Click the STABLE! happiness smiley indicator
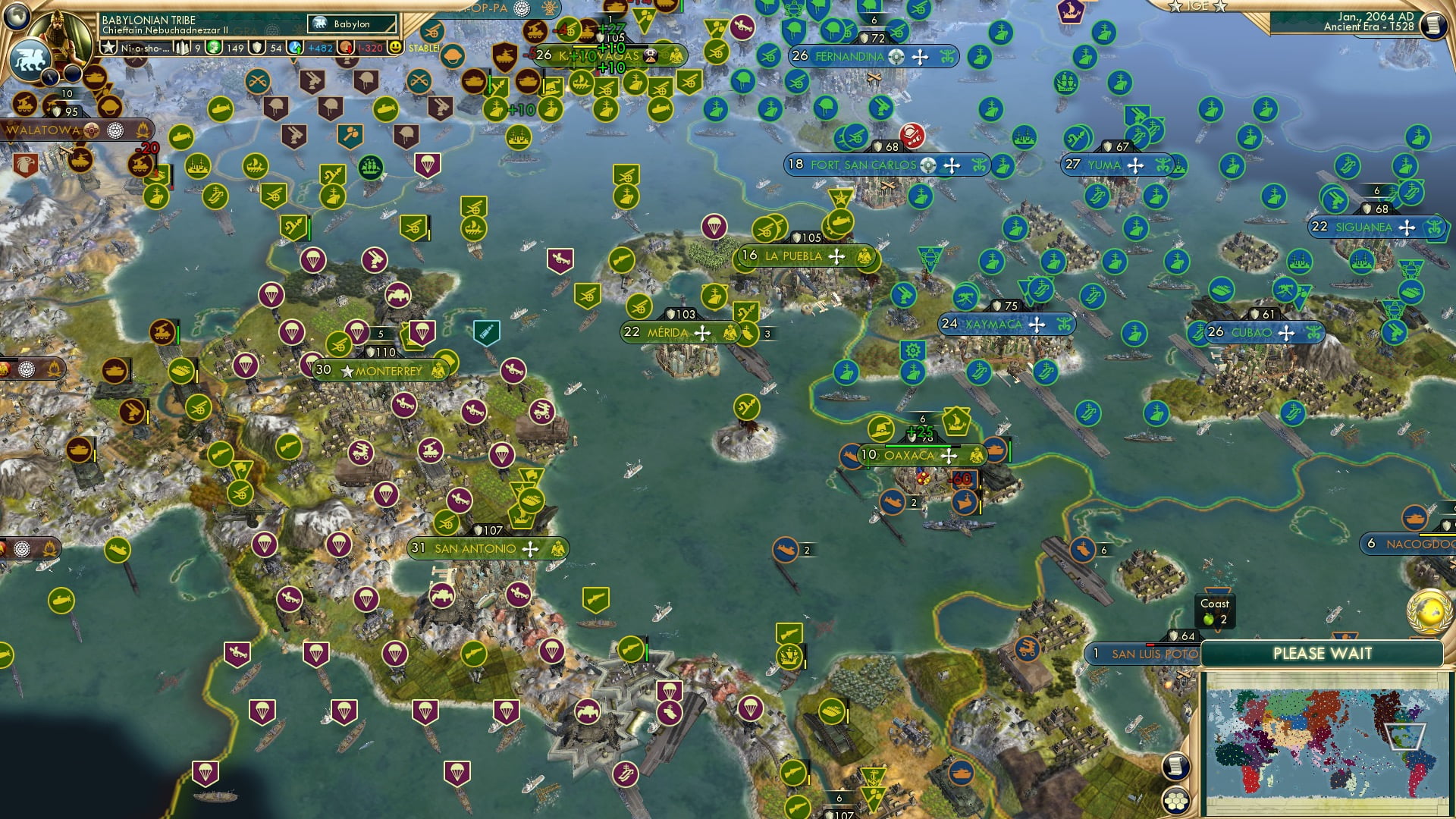 397,46
